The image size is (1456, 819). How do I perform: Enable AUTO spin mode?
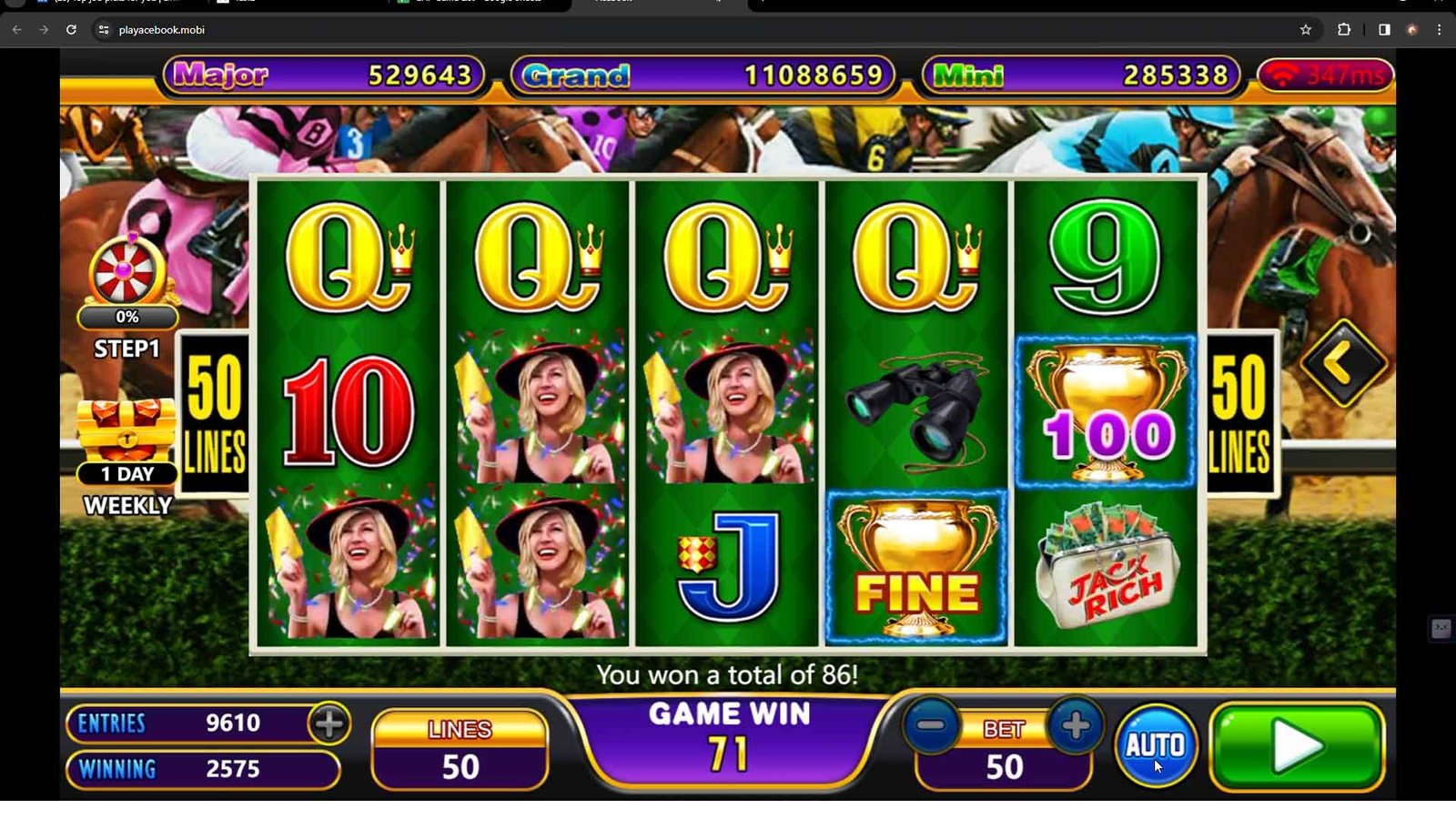coord(1155,745)
